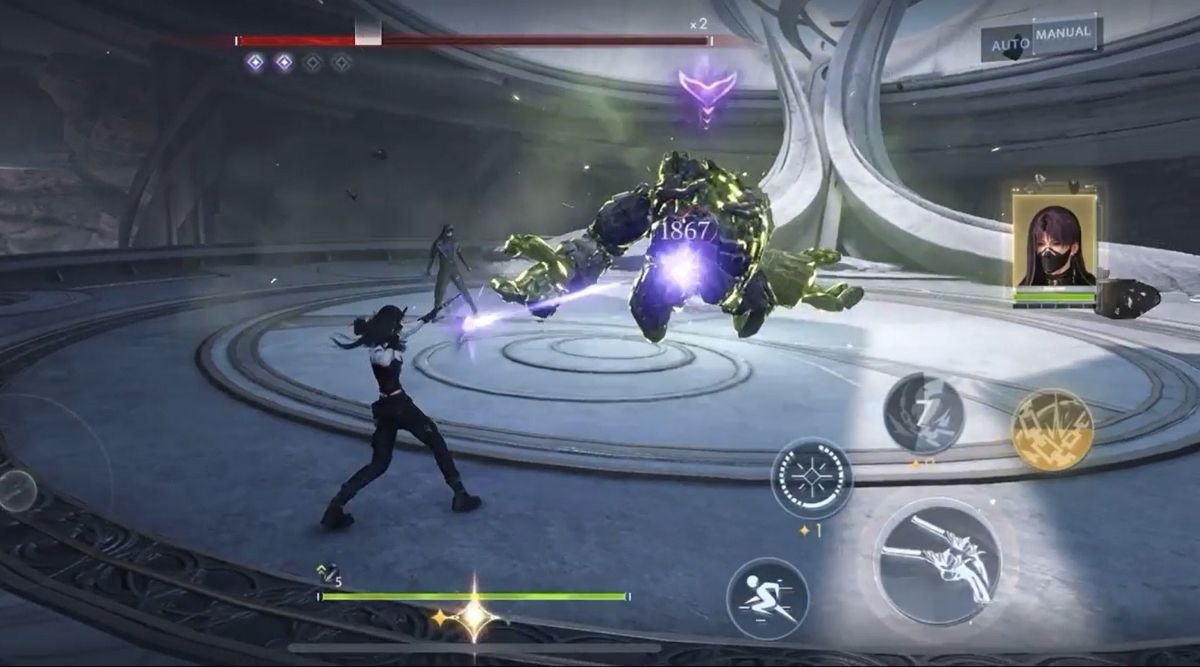Viewport: 1200px width, 667px height.
Task: Switch to MANUAL battle mode
Action: (1064, 35)
